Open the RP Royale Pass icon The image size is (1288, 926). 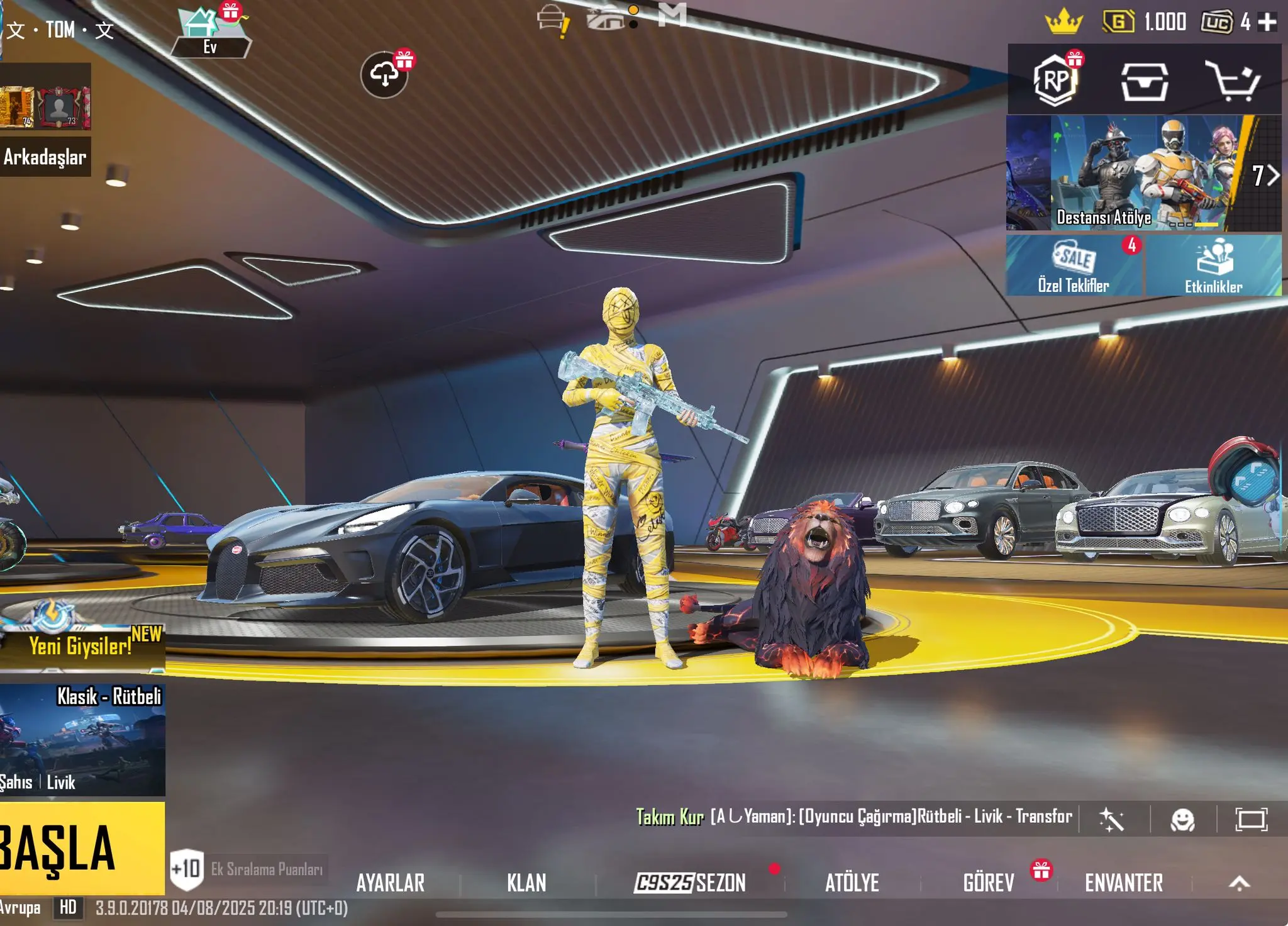tap(1056, 81)
